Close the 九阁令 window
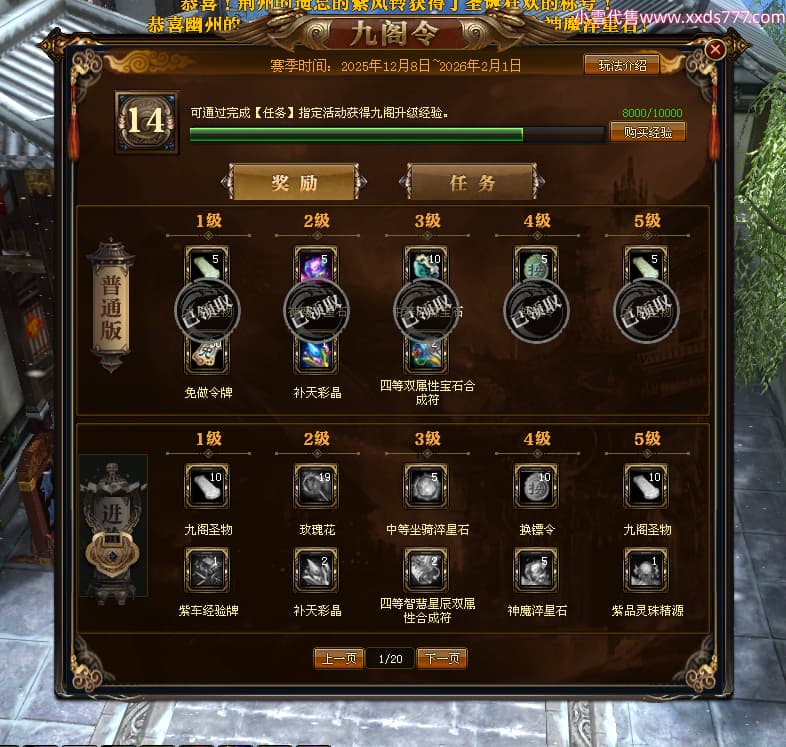Screen dimensions: 786x747 pos(715,49)
